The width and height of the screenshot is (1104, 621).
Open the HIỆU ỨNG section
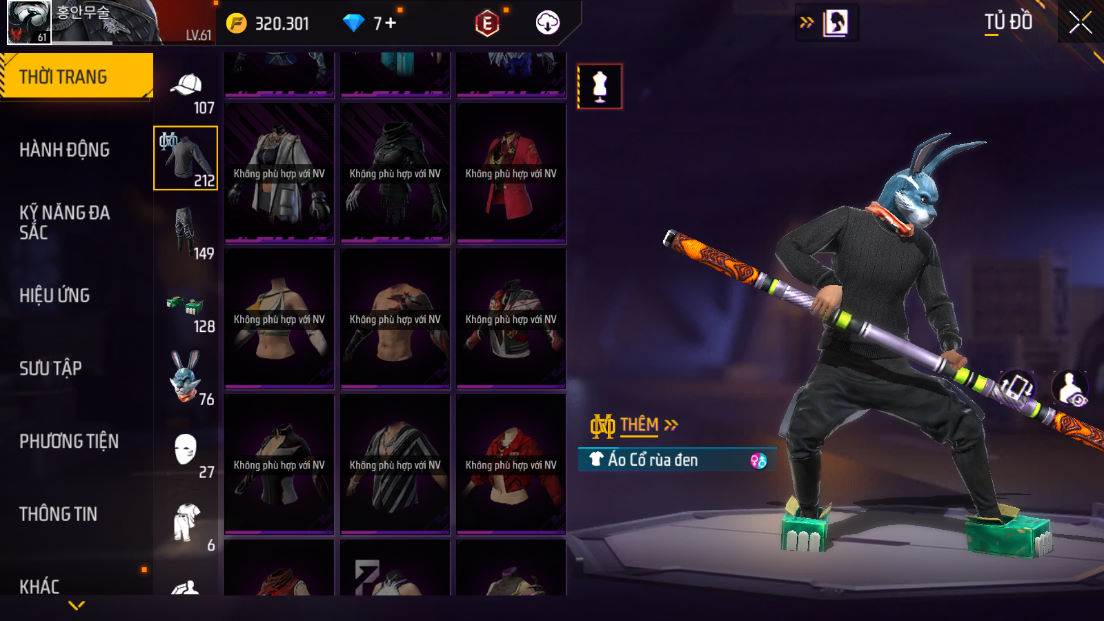55,295
